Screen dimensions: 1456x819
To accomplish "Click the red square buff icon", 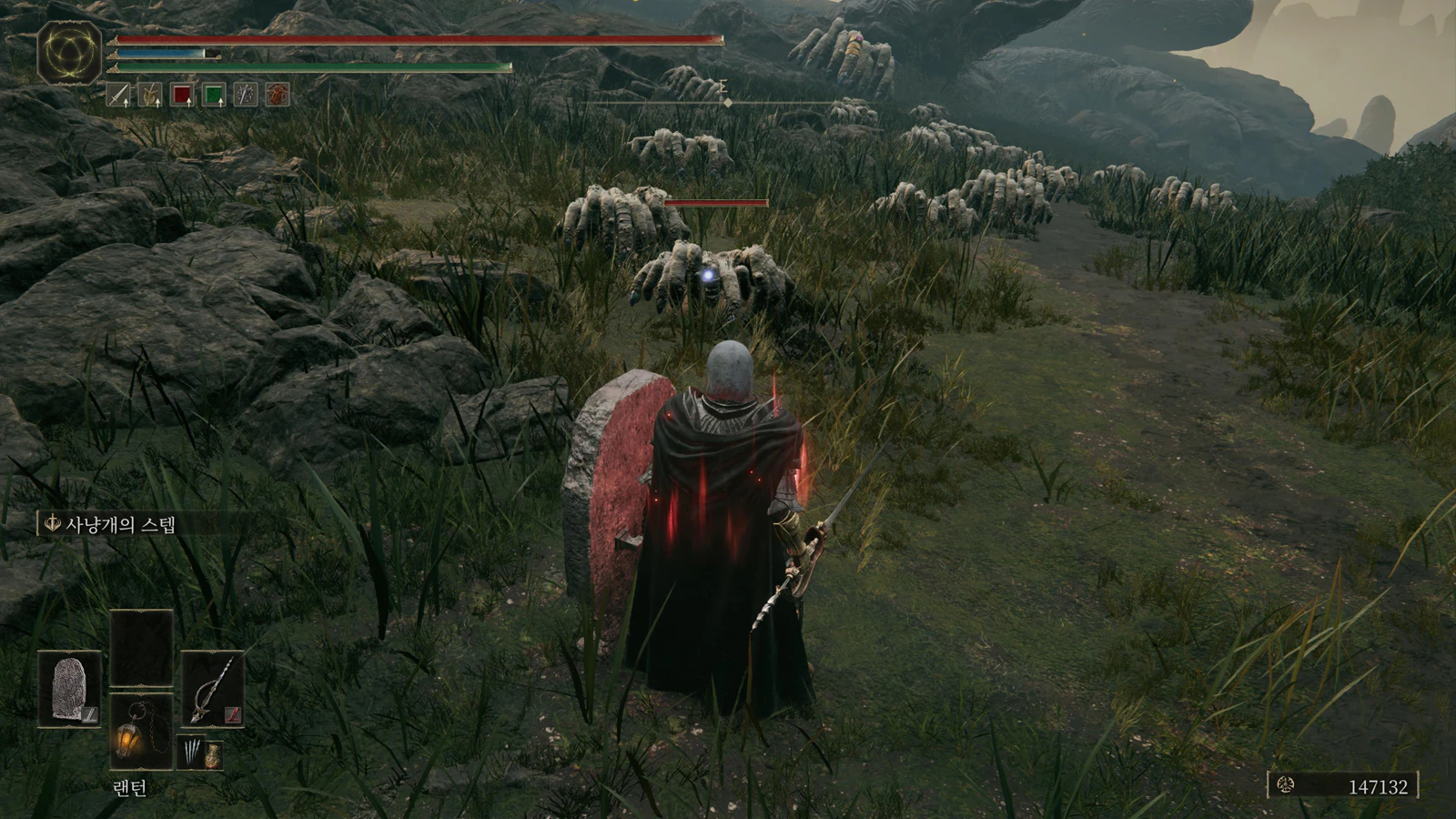I will 182,95.
